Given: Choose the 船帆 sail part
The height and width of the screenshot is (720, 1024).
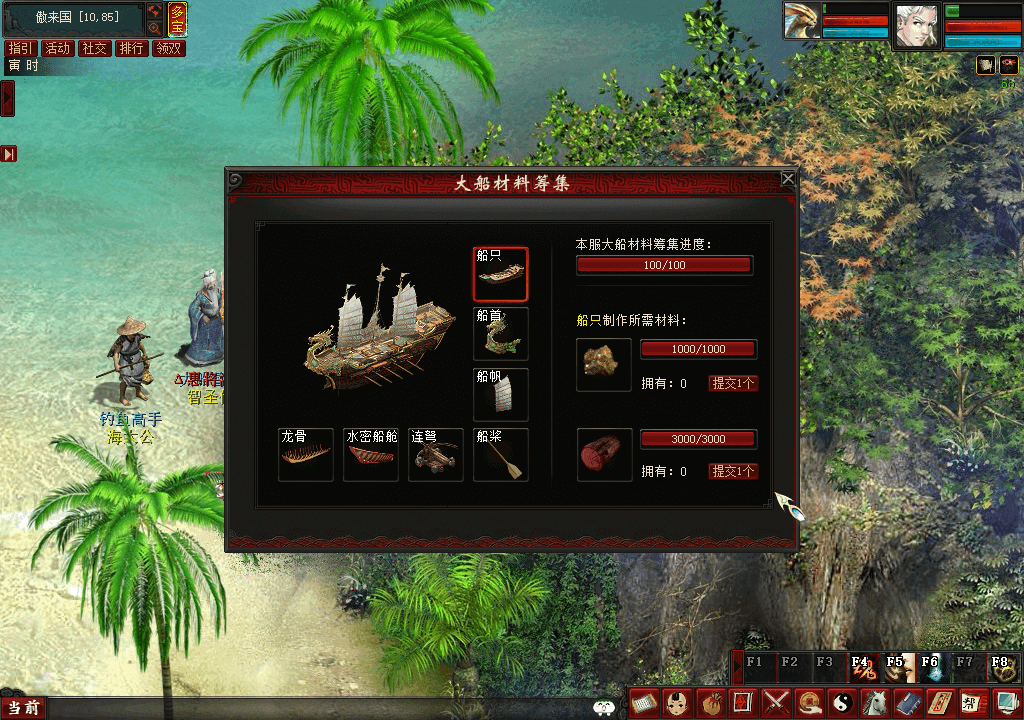Looking at the screenshot, I should point(500,394).
